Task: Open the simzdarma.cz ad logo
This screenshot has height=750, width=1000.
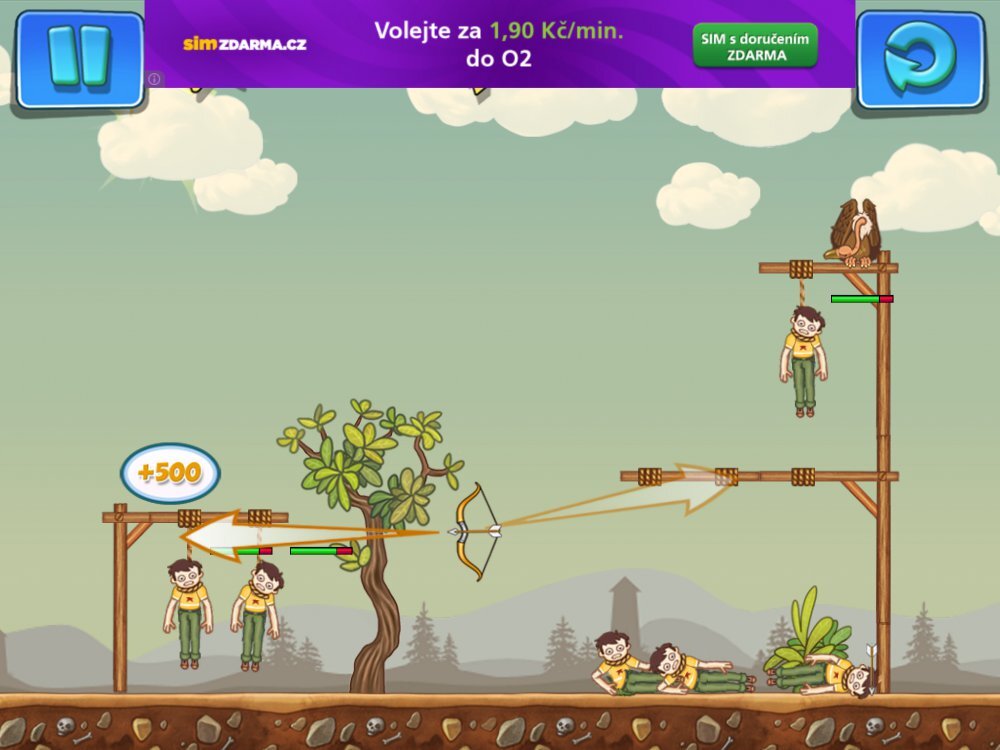Action: point(244,44)
